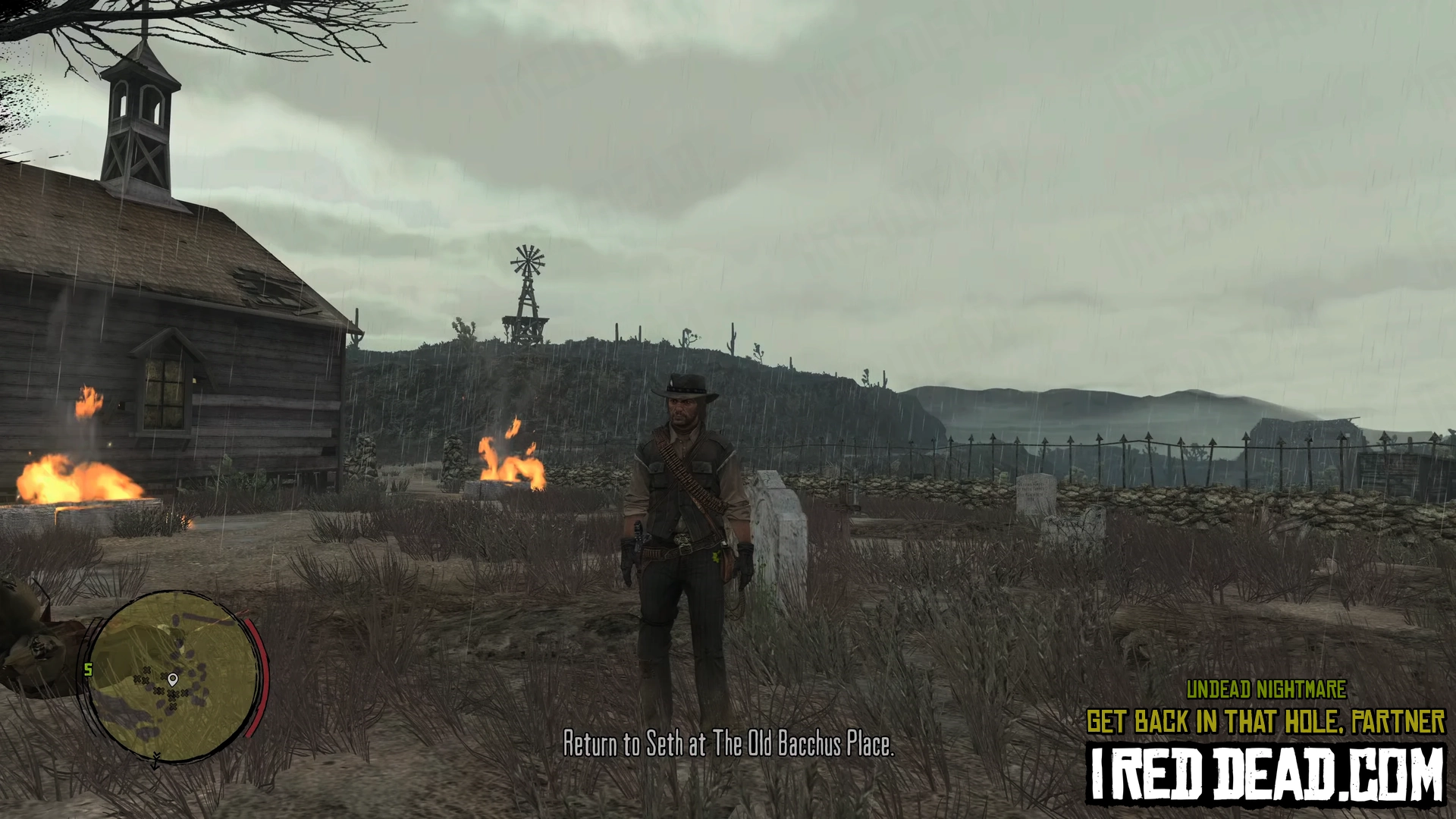
Task: Click the circular minimap
Action: [171, 675]
